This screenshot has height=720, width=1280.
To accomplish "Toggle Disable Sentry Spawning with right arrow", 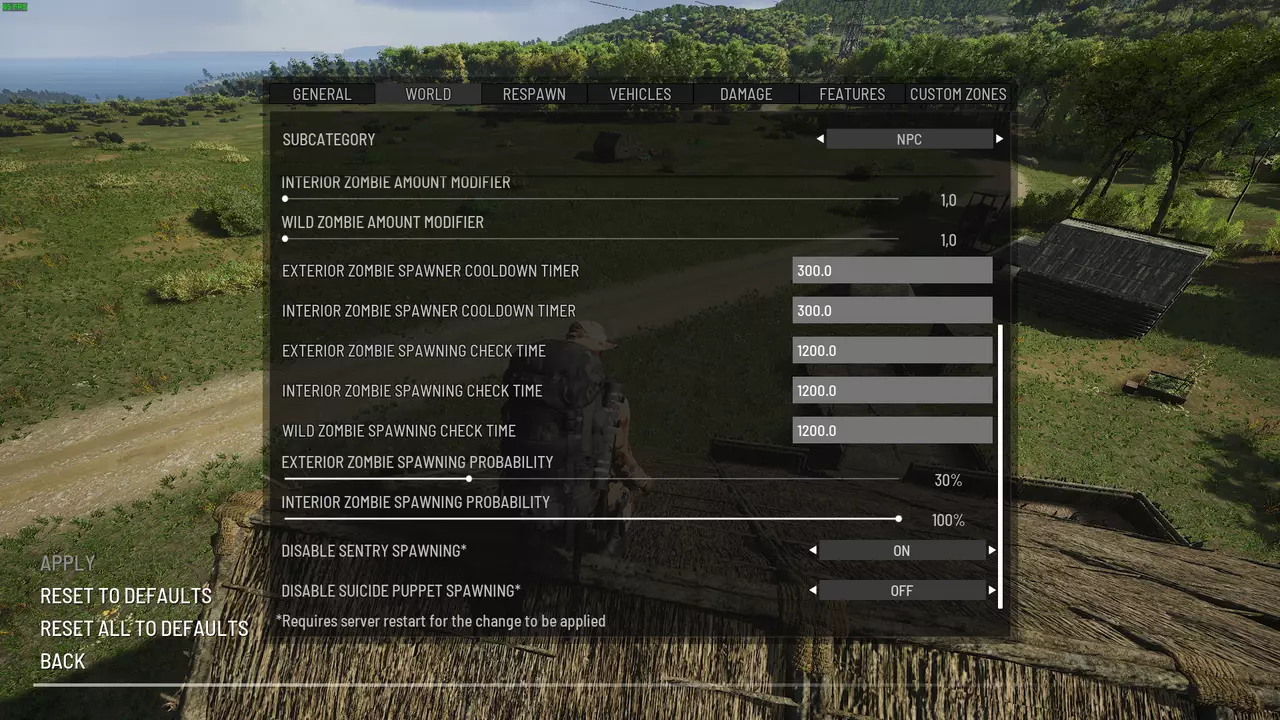I will click(x=992, y=551).
